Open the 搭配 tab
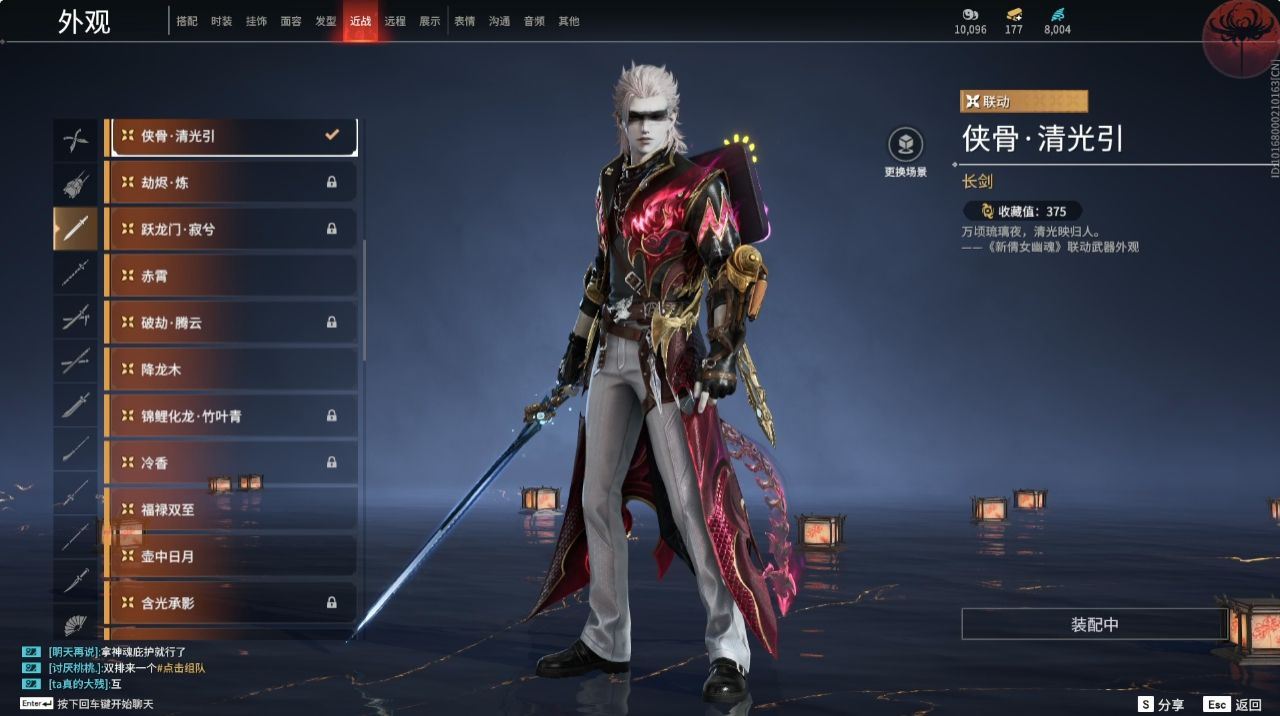The image size is (1280, 716). click(x=187, y=21)
